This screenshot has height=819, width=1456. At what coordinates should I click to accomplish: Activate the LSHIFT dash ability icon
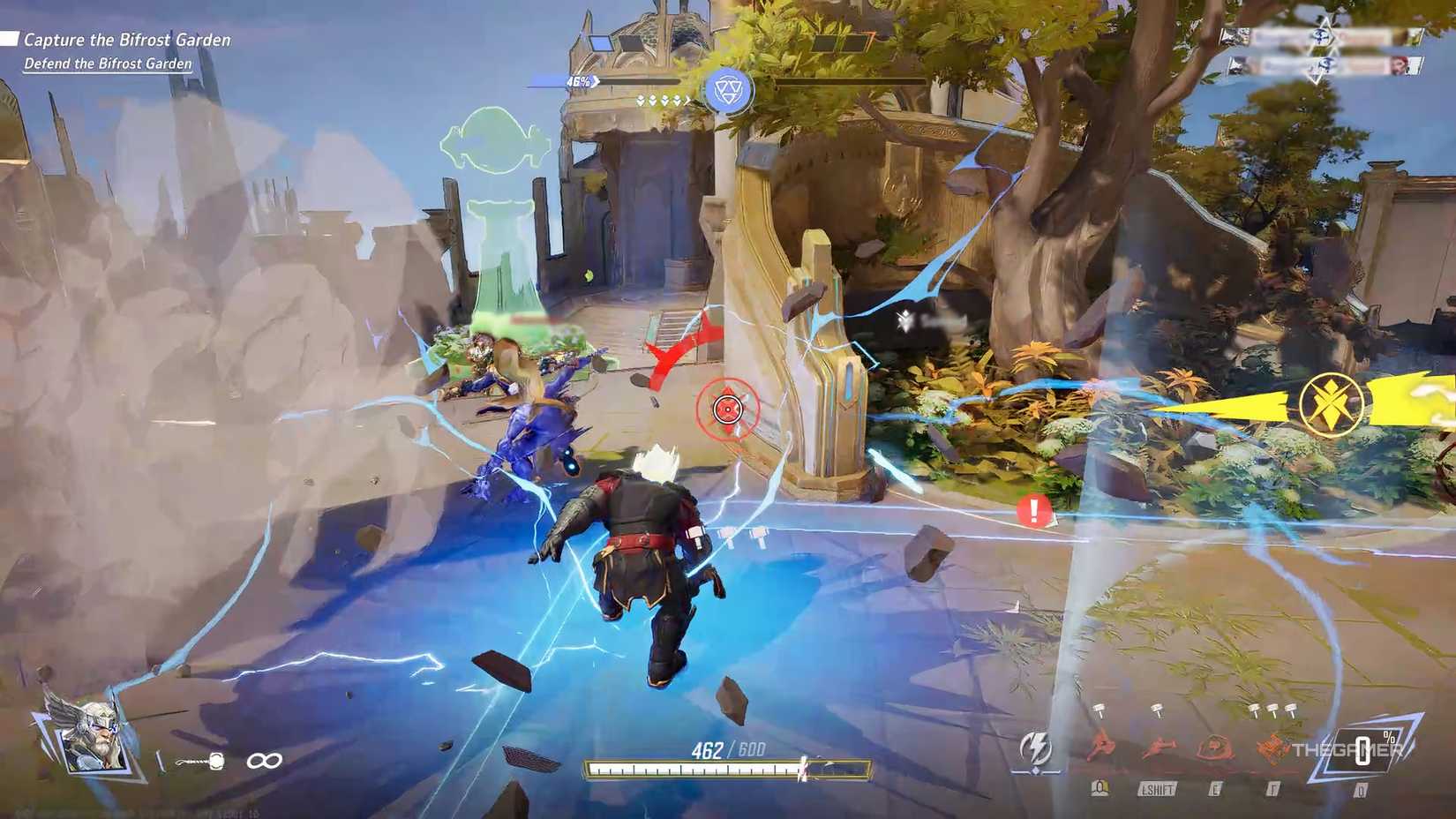point(1159,746)
